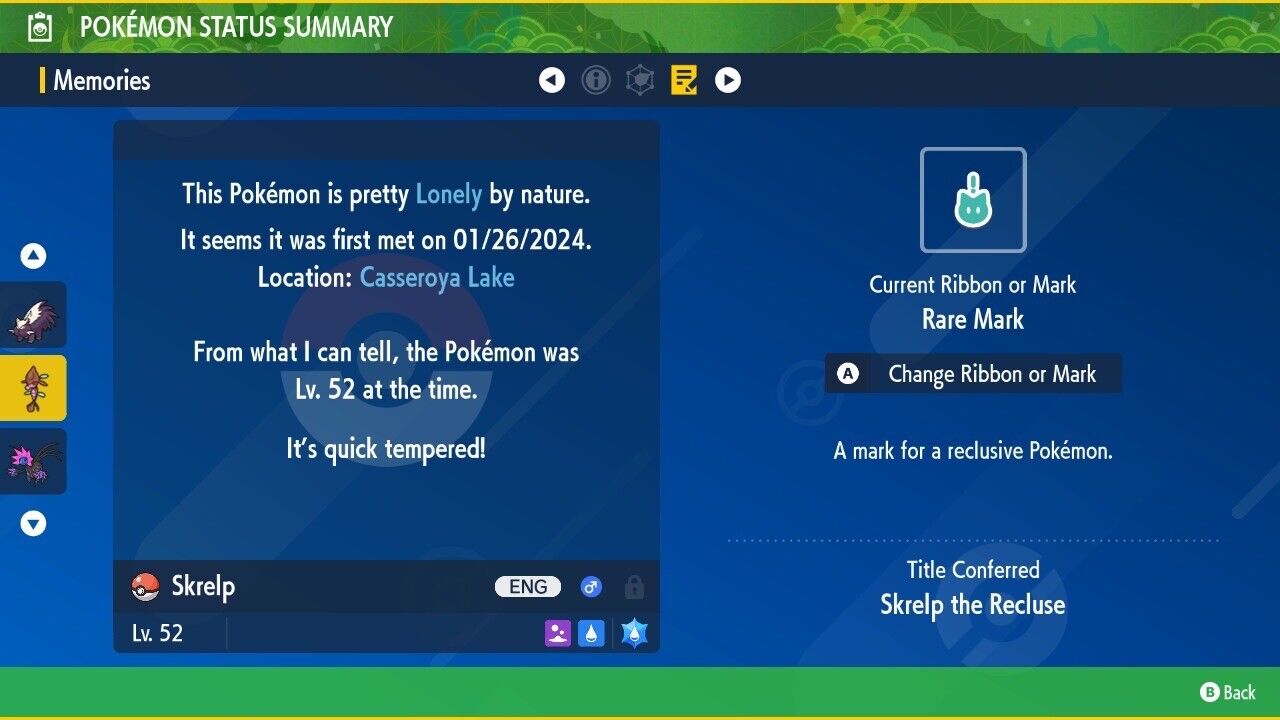Change Ribbon or Mark
Image resolution: width=1280 pixels, height=720 pixels.
[x=973, y=374]
